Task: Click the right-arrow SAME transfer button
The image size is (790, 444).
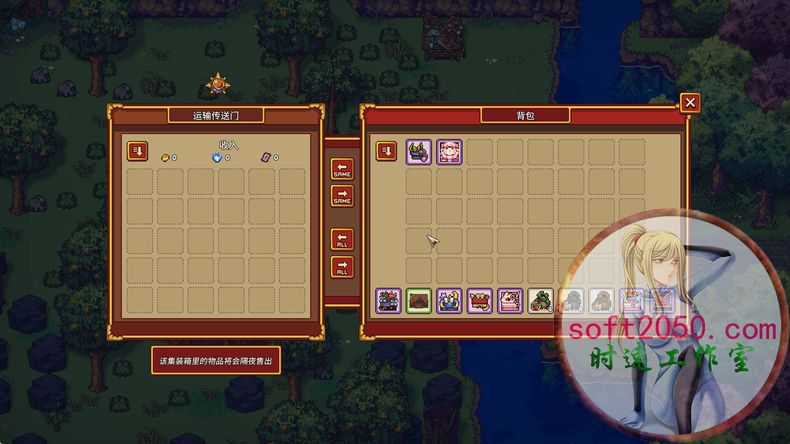Action: click(x=342, y=195)
